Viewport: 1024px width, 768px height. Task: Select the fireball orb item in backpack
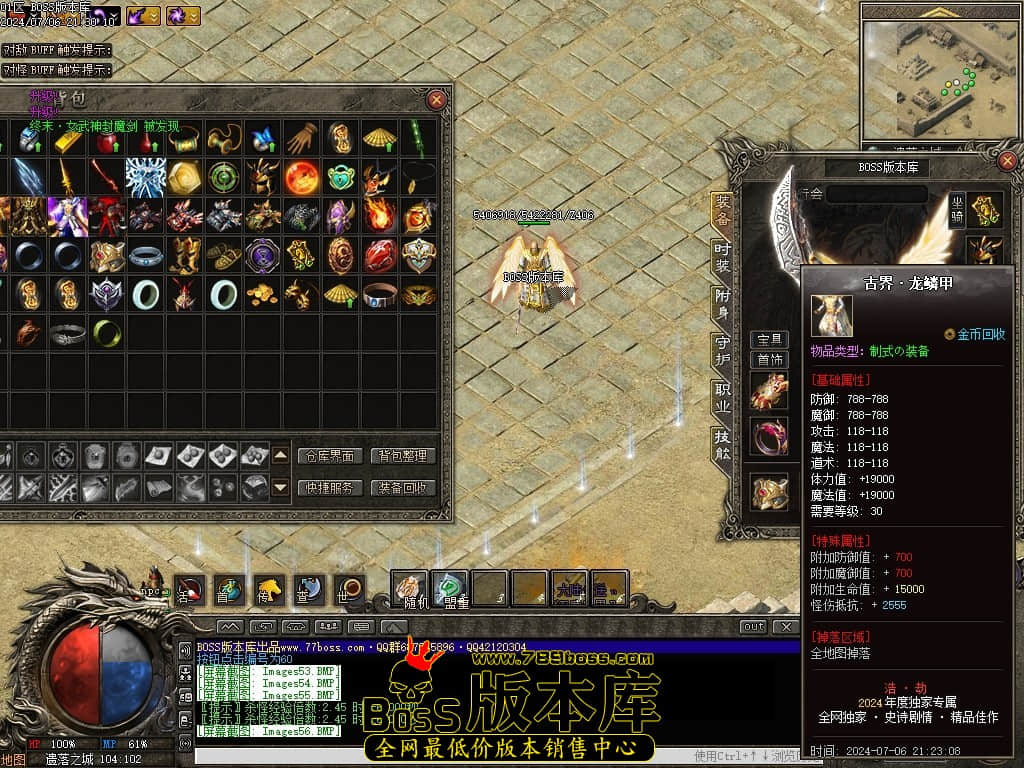pos(302,177)
